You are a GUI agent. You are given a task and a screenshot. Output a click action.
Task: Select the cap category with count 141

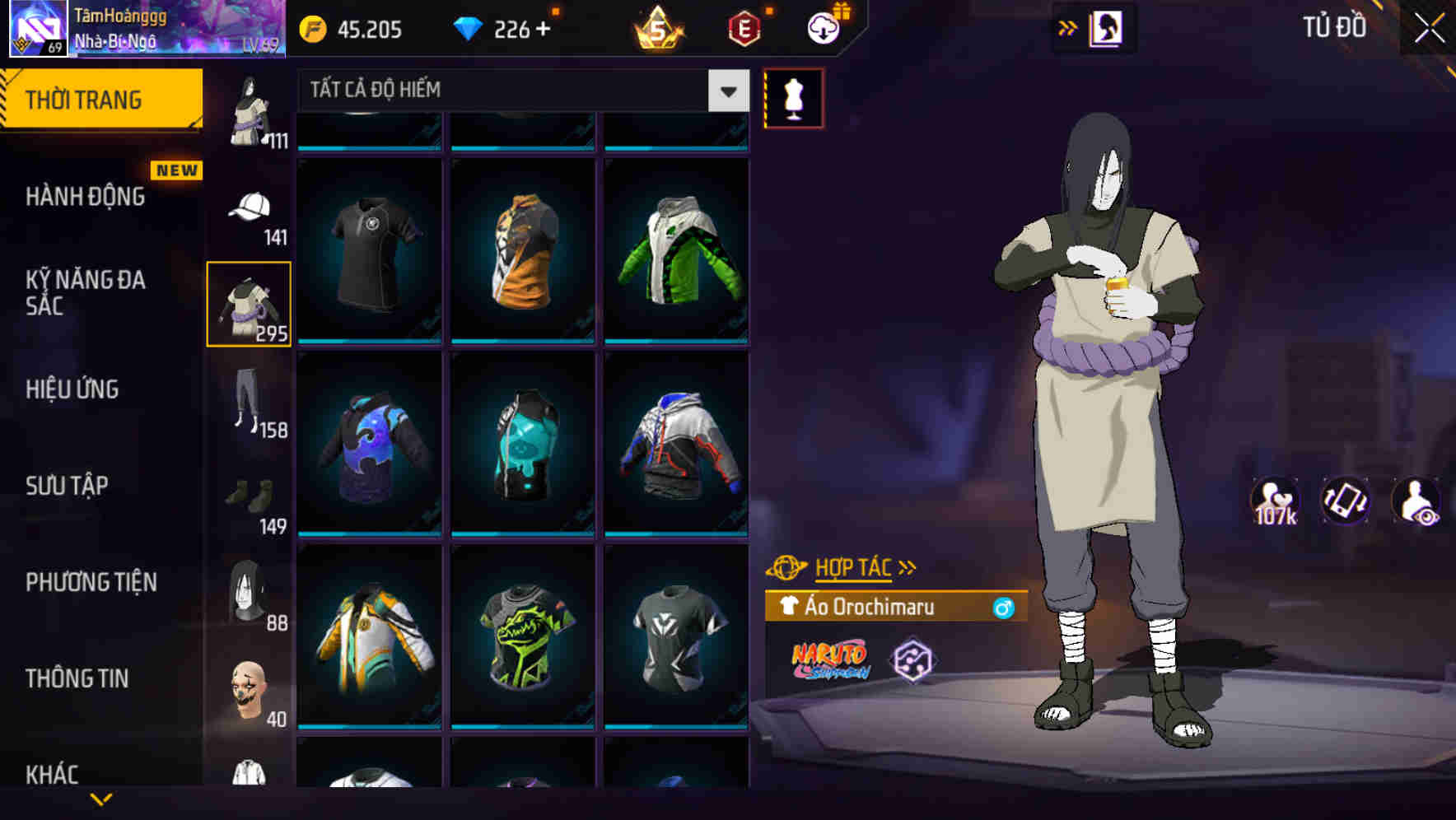point(247,206)
